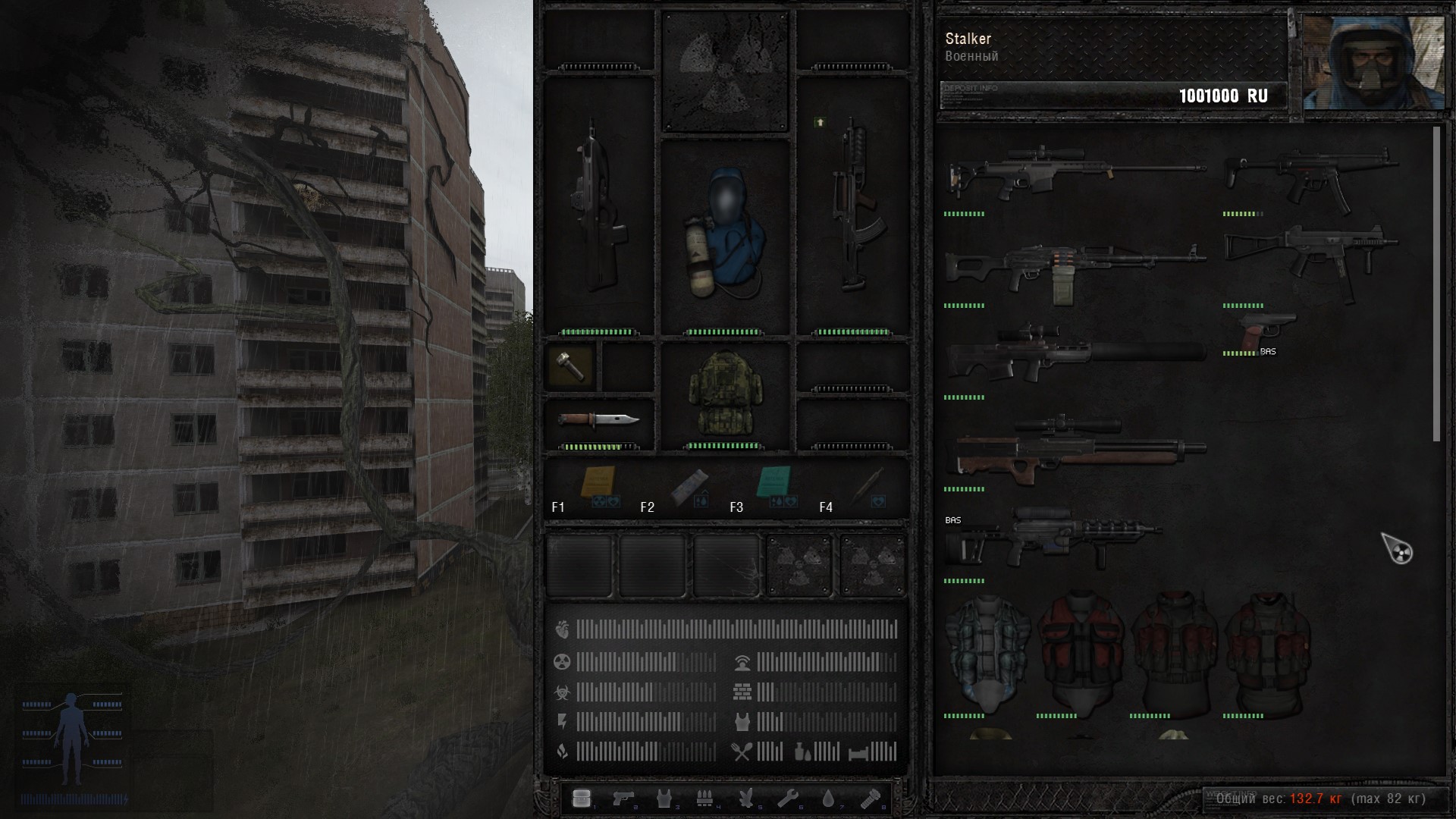The height and width of the screenshot is (819, 1456).
Task: Filter inventory by ammo bullets icon
Action: tap(705, 799)
